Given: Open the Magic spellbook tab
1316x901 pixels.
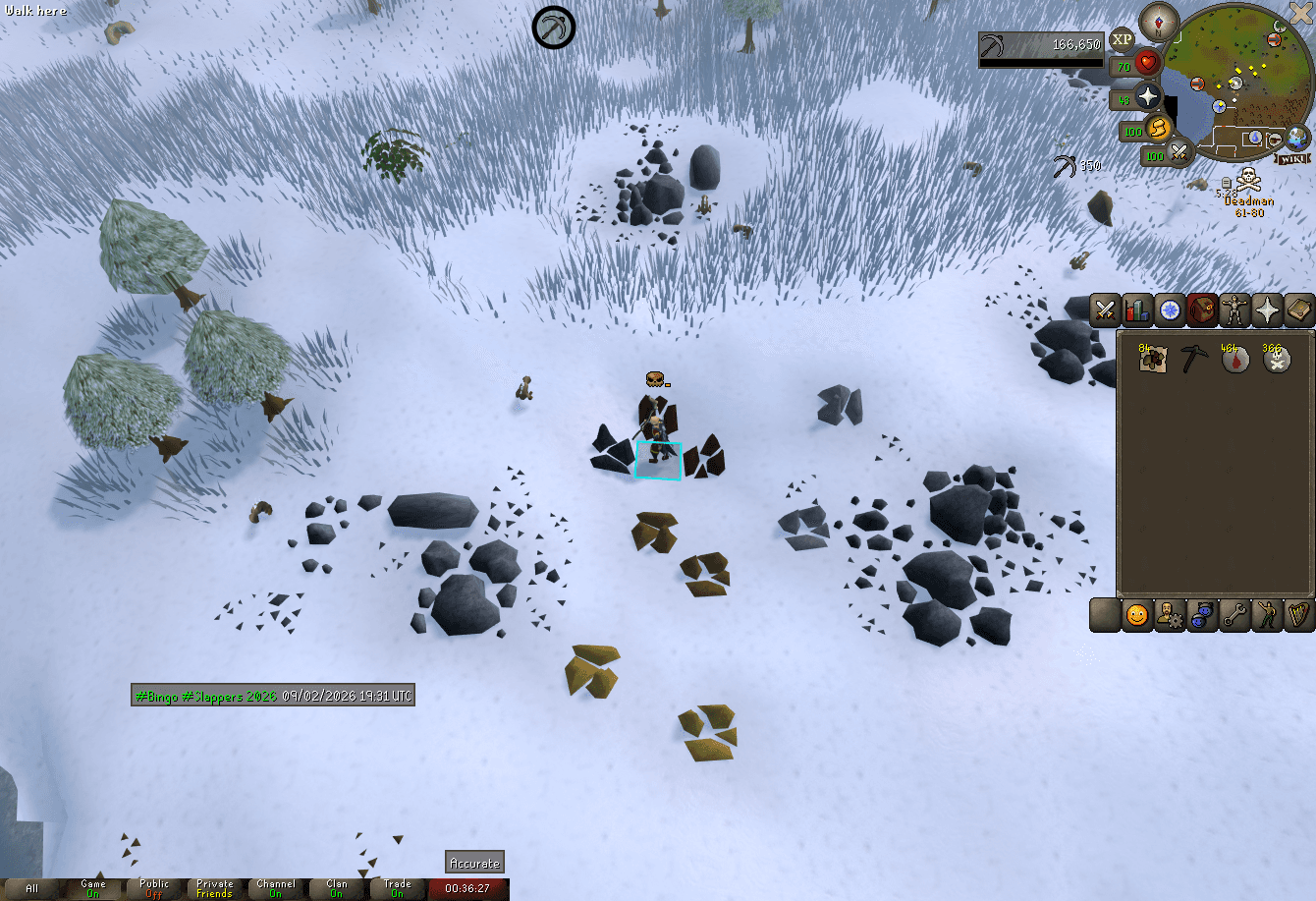Looking at the screenshot, I should [1298, 310].
